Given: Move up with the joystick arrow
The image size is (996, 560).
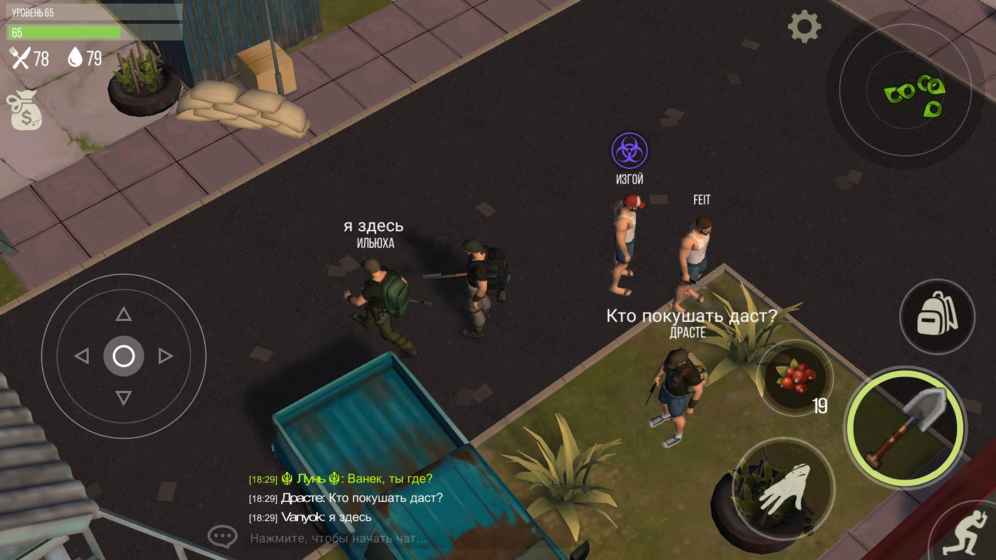Looking at the screenshot, I should click(x=123, y=314).
